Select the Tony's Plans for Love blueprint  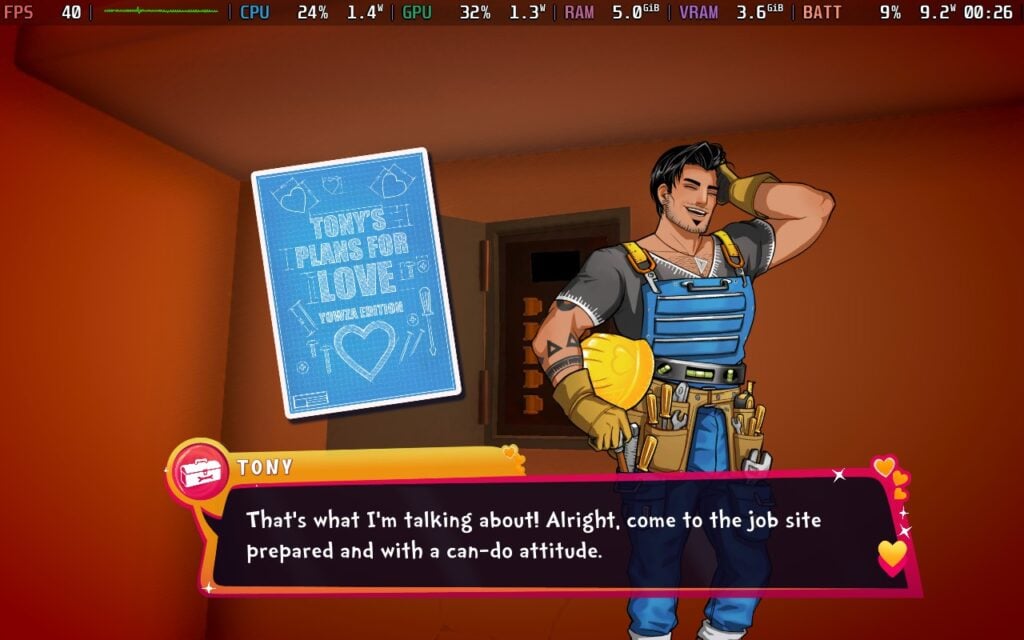click(x=355, y=283)
